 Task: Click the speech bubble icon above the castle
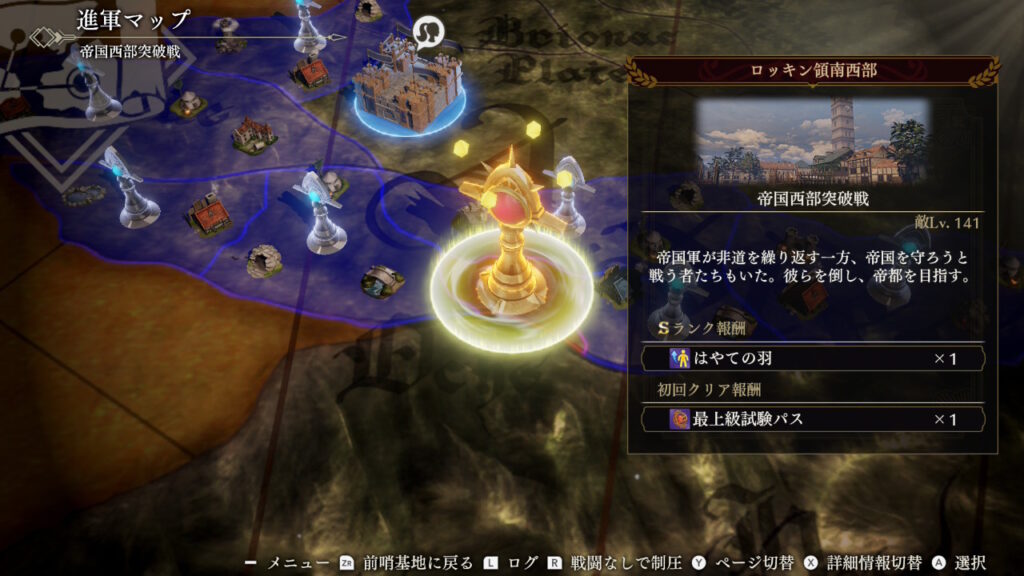[429, 31]
